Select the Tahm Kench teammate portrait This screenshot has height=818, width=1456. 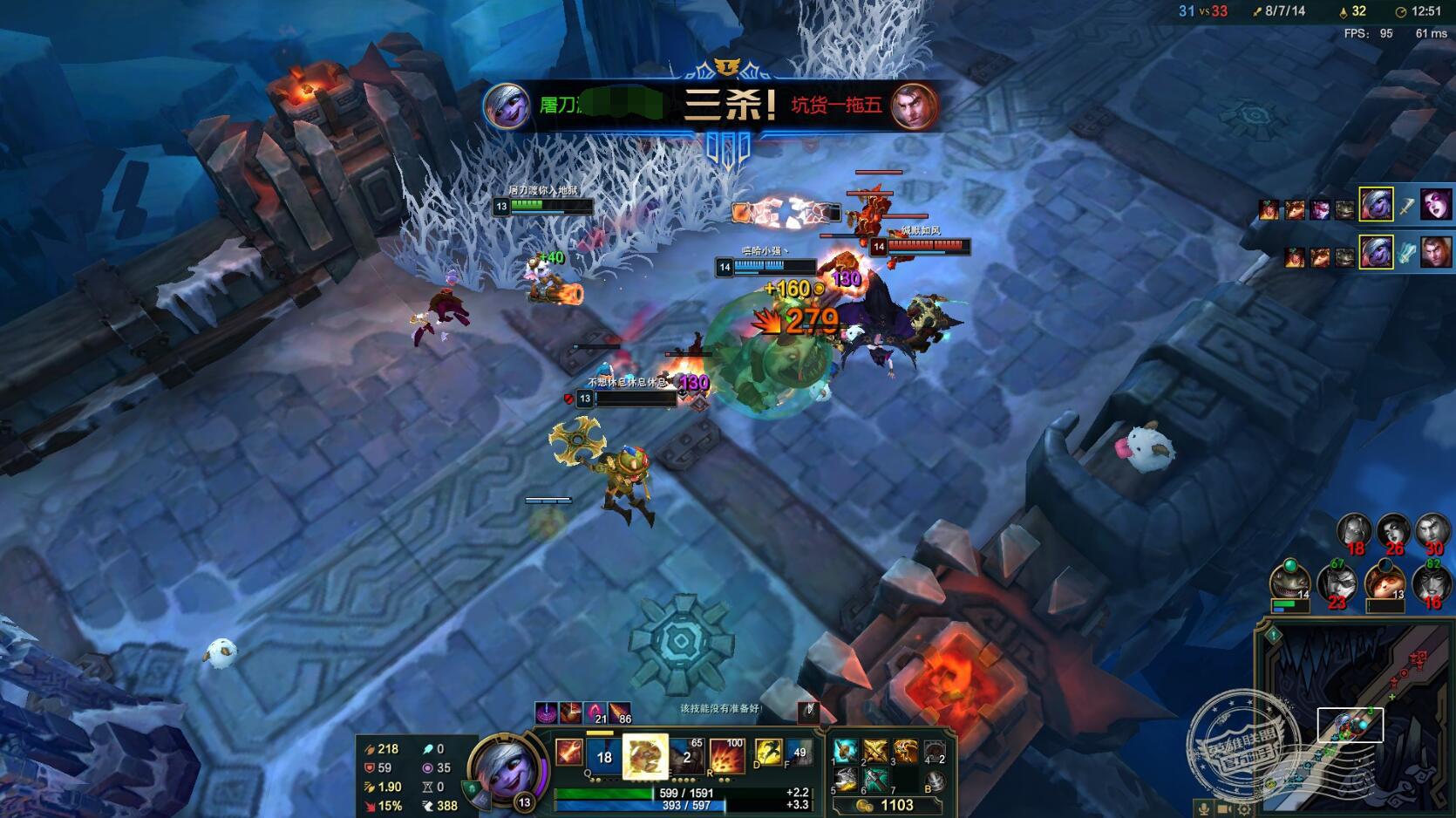click(1290, 581)
